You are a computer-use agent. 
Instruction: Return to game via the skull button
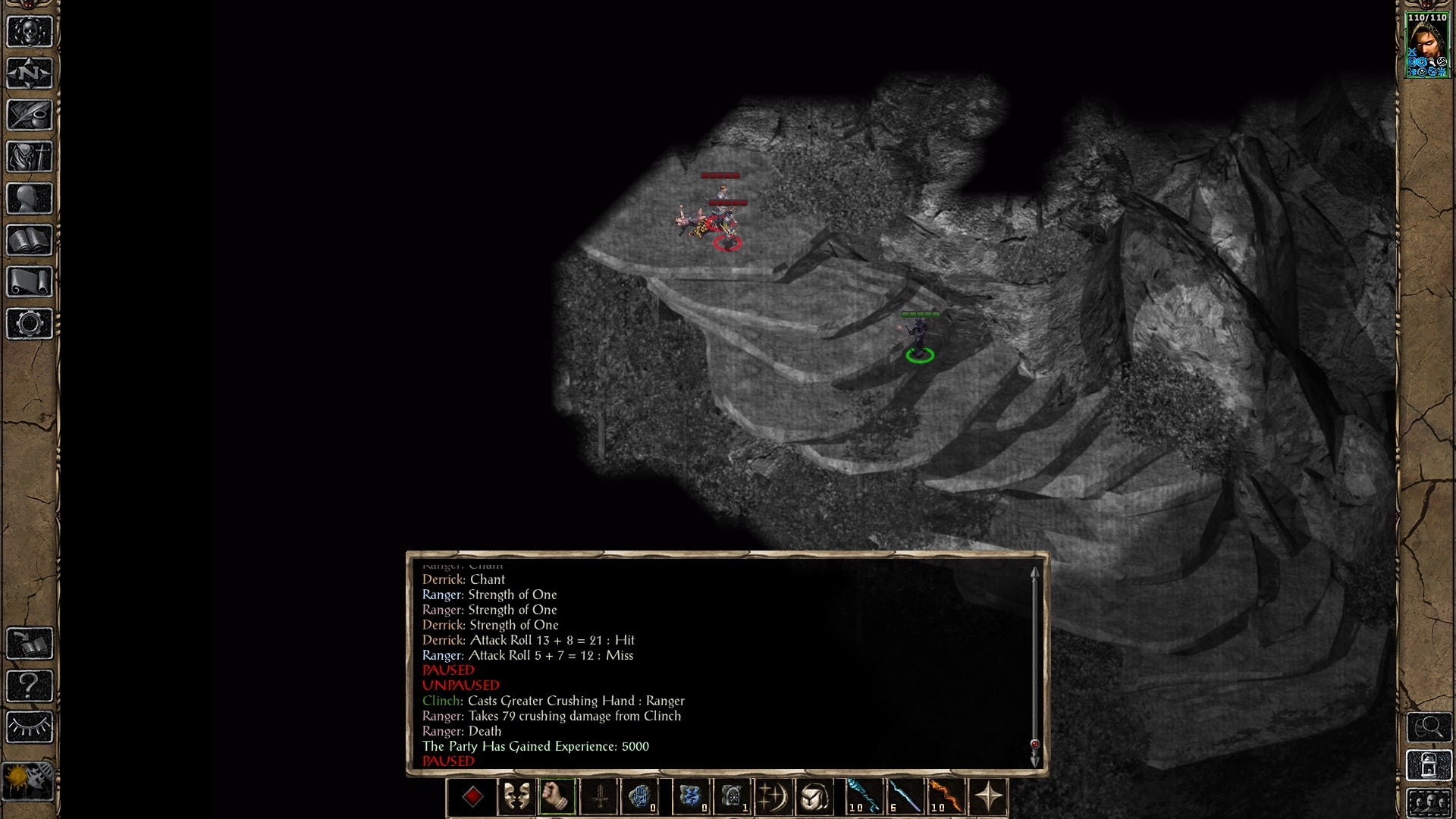(x=30, y=32)
